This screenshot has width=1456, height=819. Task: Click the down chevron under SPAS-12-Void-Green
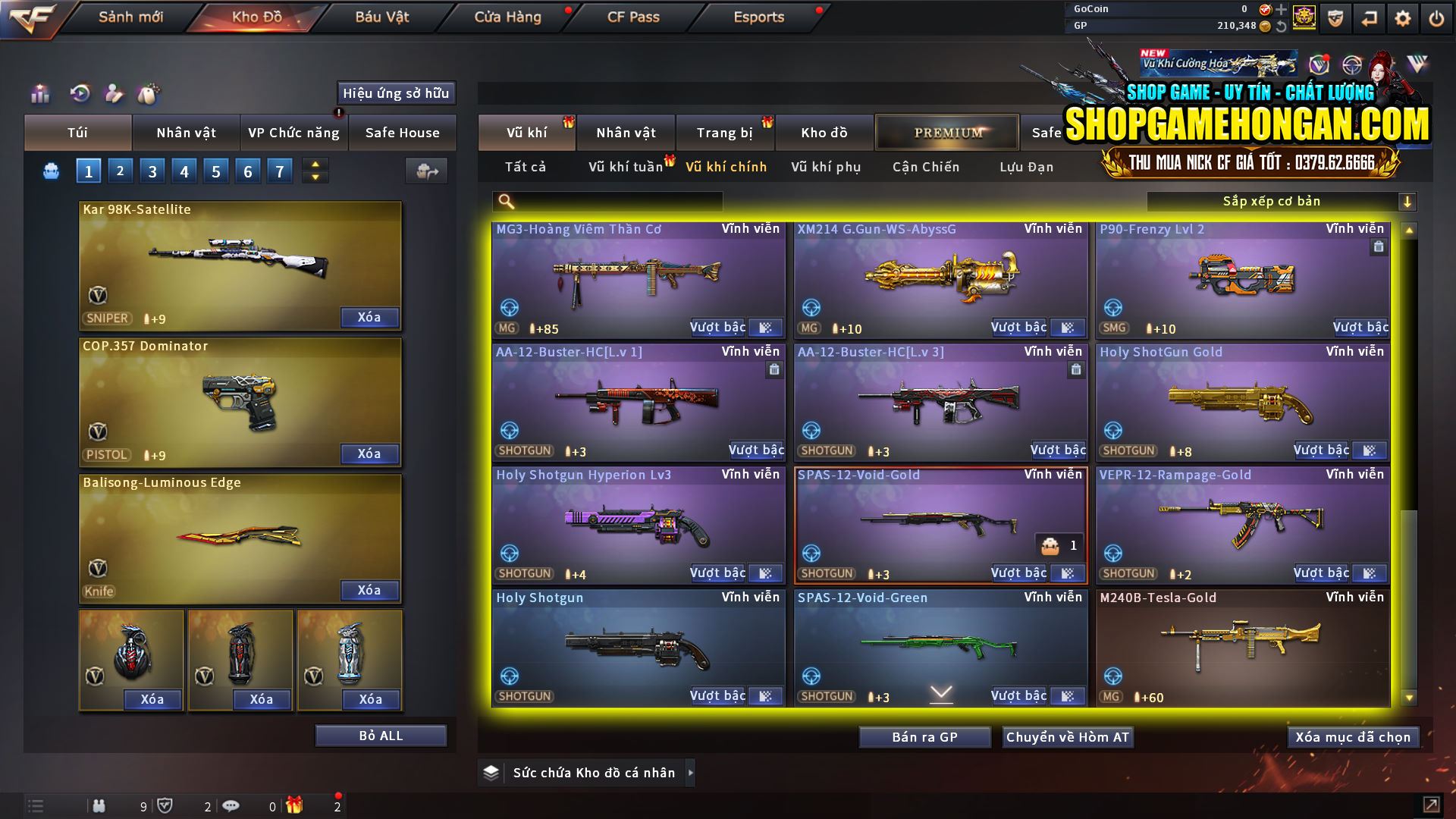point(940,693)
